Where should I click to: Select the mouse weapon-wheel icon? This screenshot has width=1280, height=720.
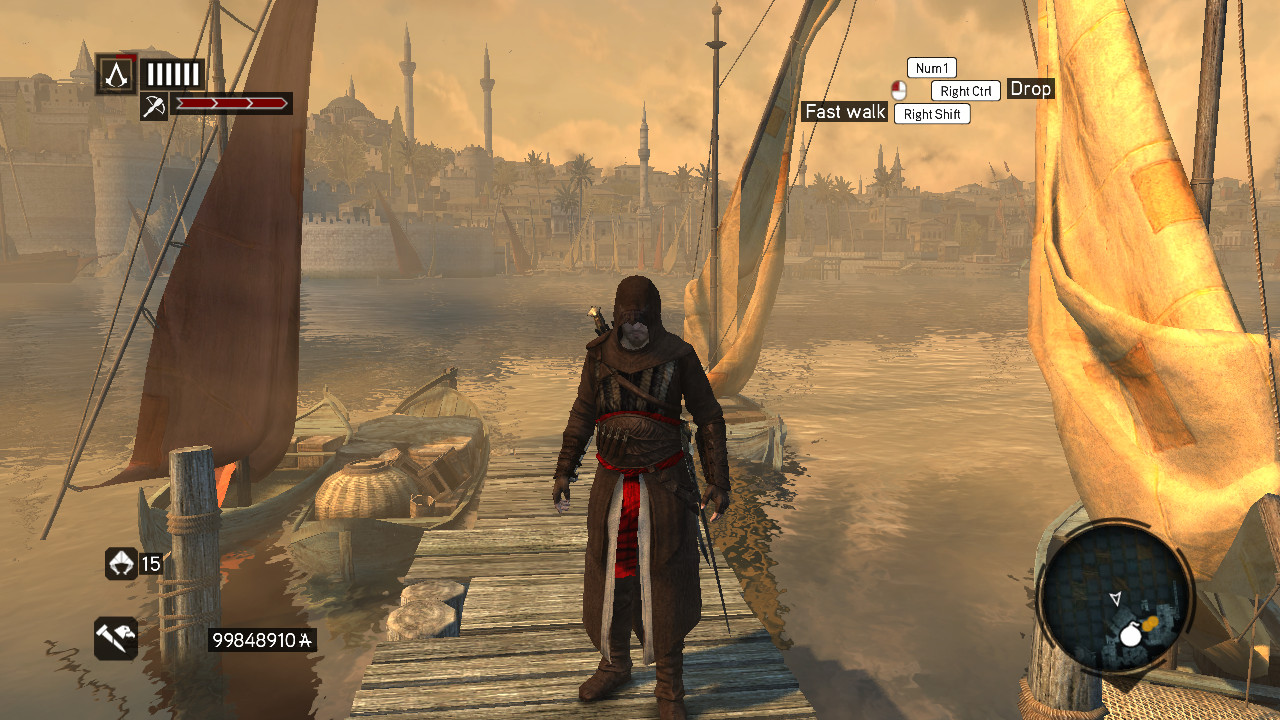coord(899,90)
